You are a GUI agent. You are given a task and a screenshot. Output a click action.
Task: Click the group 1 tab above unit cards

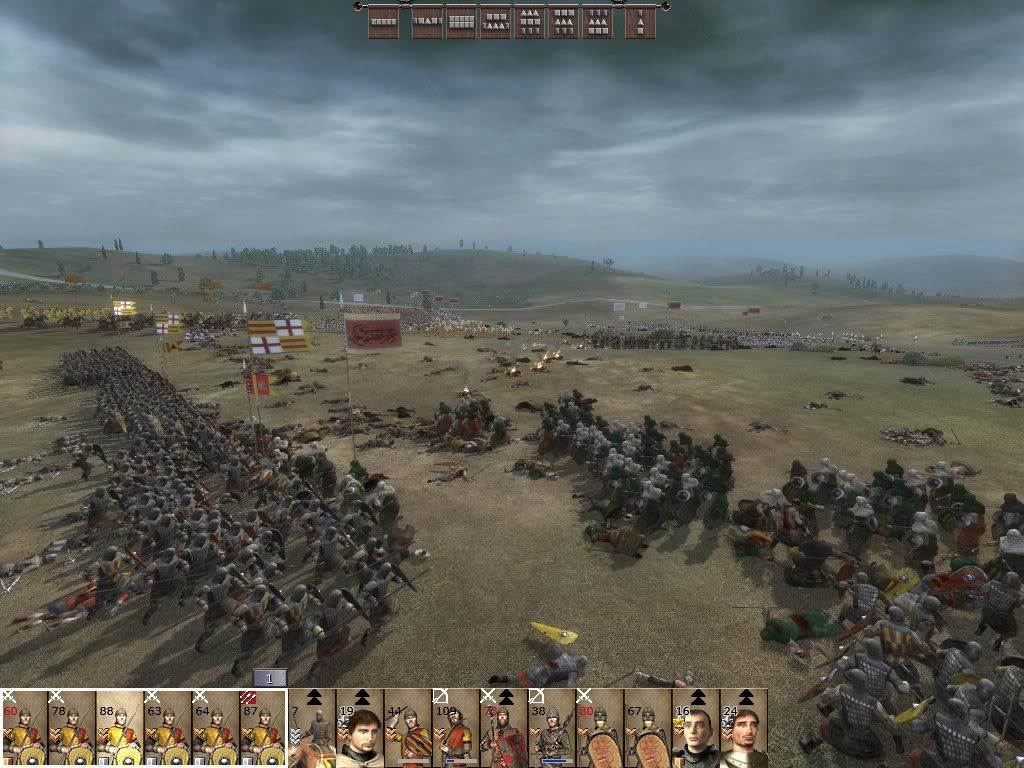[269, 678]
